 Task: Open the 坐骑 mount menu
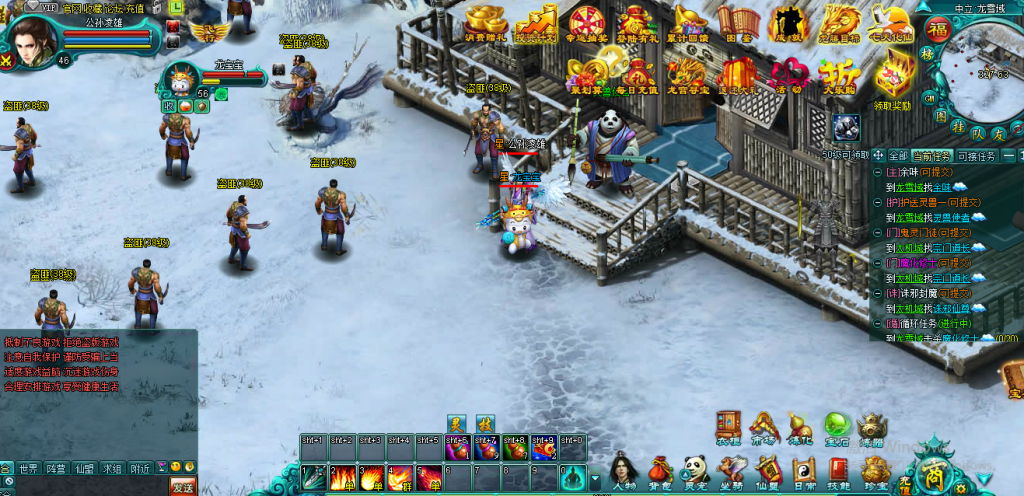(731, 470)
